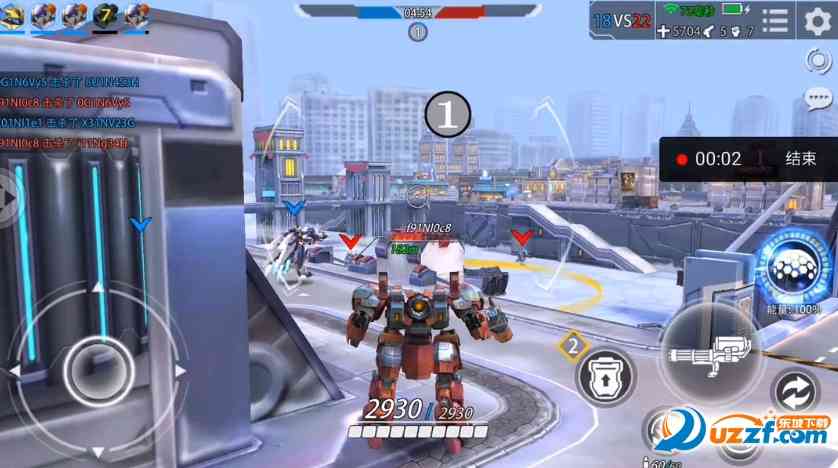Open the chat speech bubble
The height and width of the screenshot is (468, 838).
coord(817,99)
